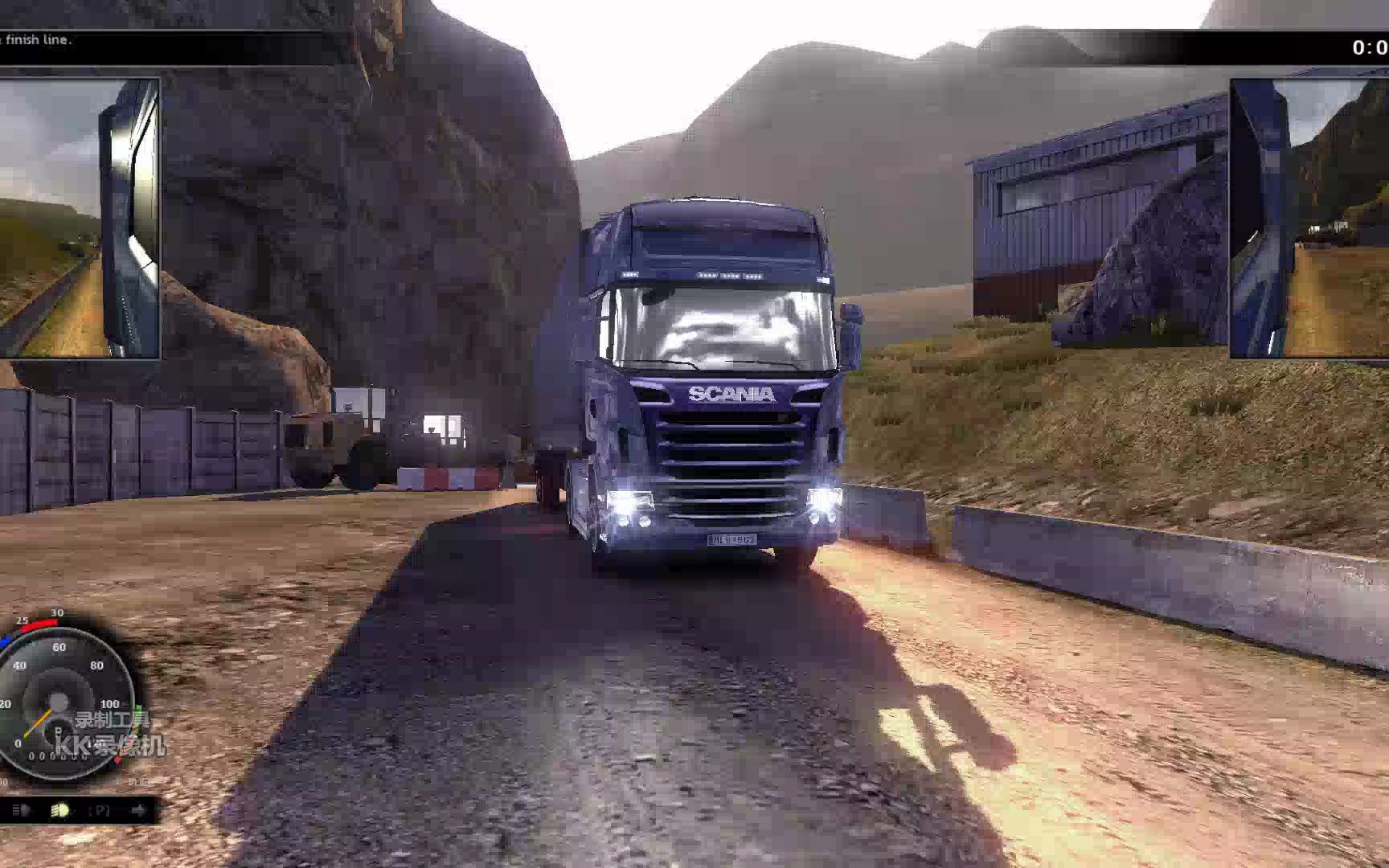This screenshot has height=868, width=1389.
Task: Select the right turn indicator arrow icon
Action: pyautogui.click(x=138, y=809)
